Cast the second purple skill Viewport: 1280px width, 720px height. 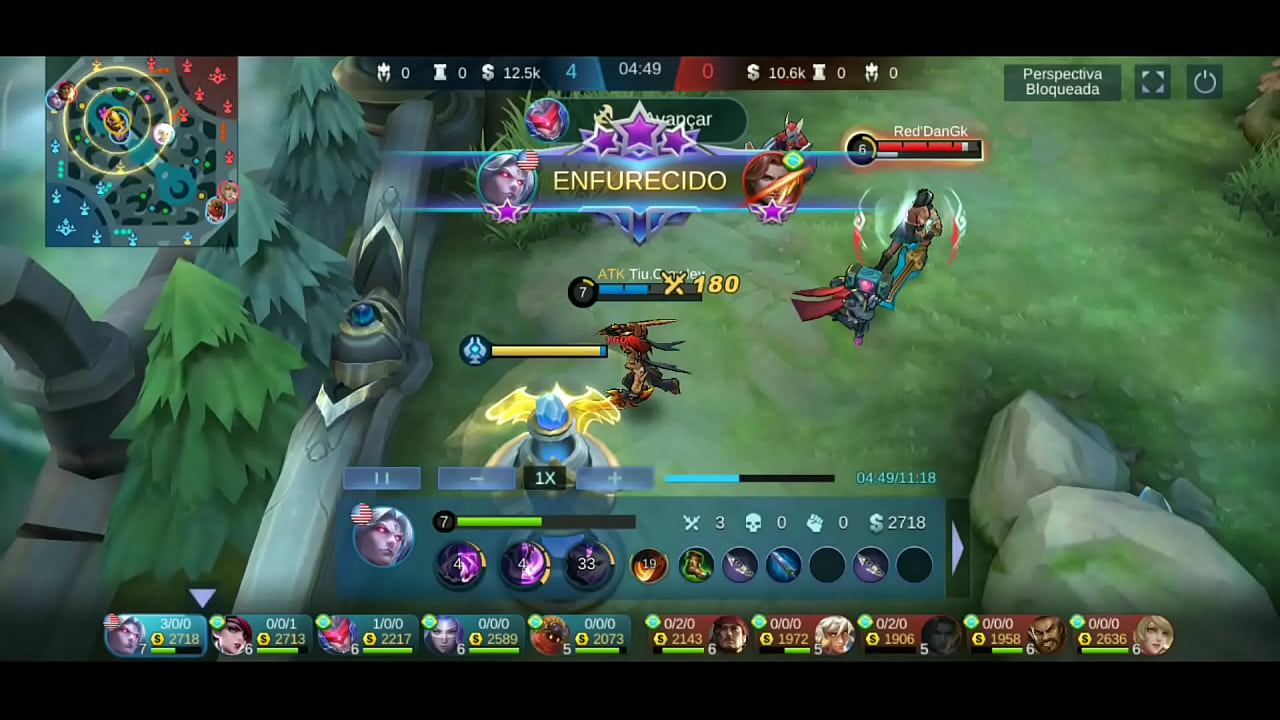coord(524,565)
